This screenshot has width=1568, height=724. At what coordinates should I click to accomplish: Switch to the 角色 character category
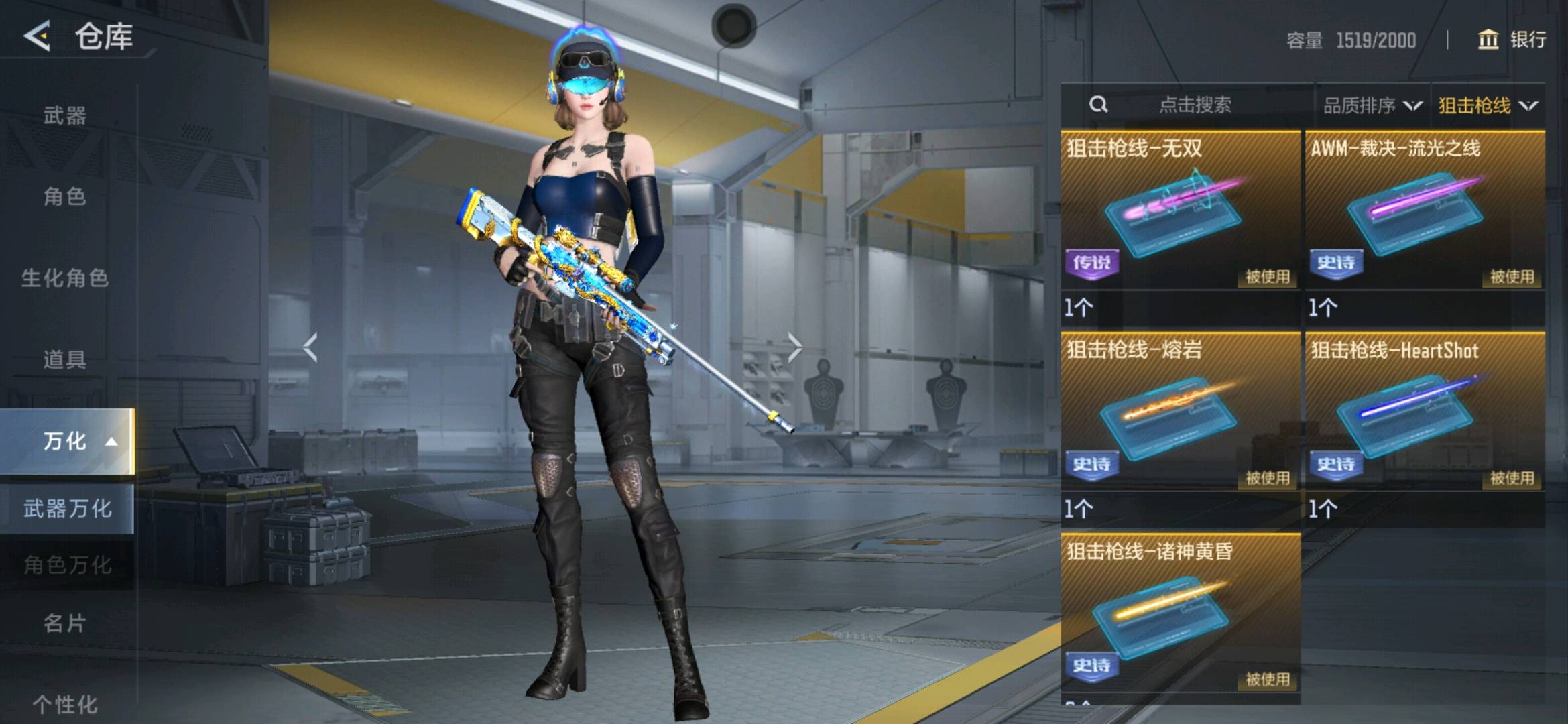point(65,197)
